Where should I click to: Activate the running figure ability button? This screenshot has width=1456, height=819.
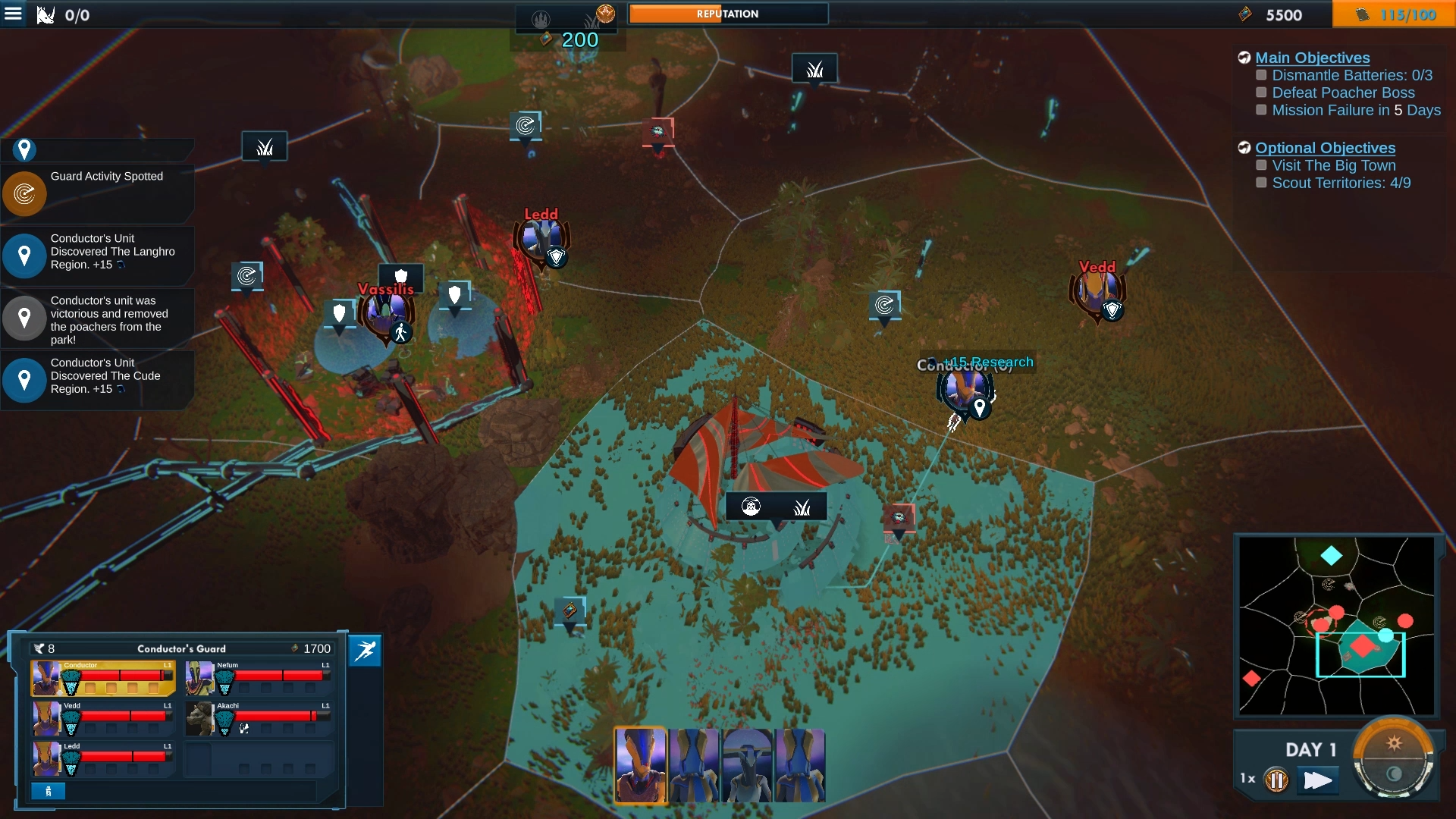click(366, 651)
